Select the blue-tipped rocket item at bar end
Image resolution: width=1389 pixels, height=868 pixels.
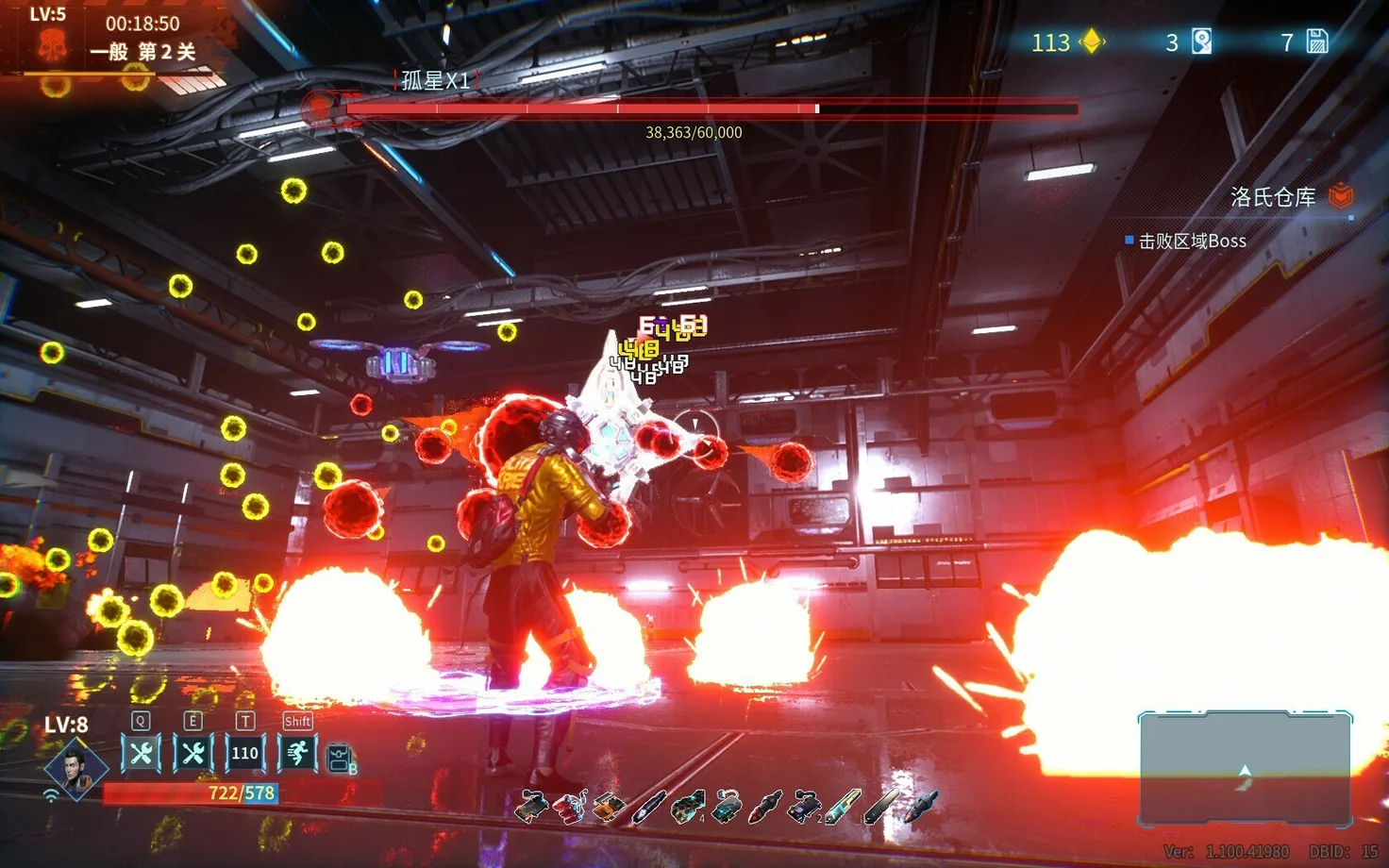click(920, 807)
